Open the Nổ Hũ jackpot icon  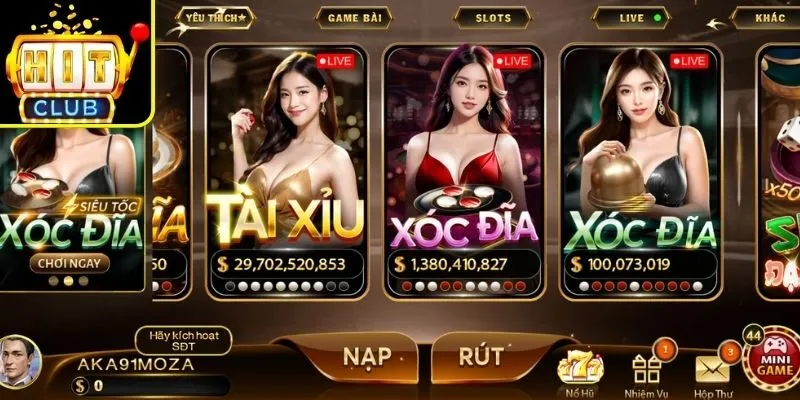pyautogui.click(x=577, y=370)
